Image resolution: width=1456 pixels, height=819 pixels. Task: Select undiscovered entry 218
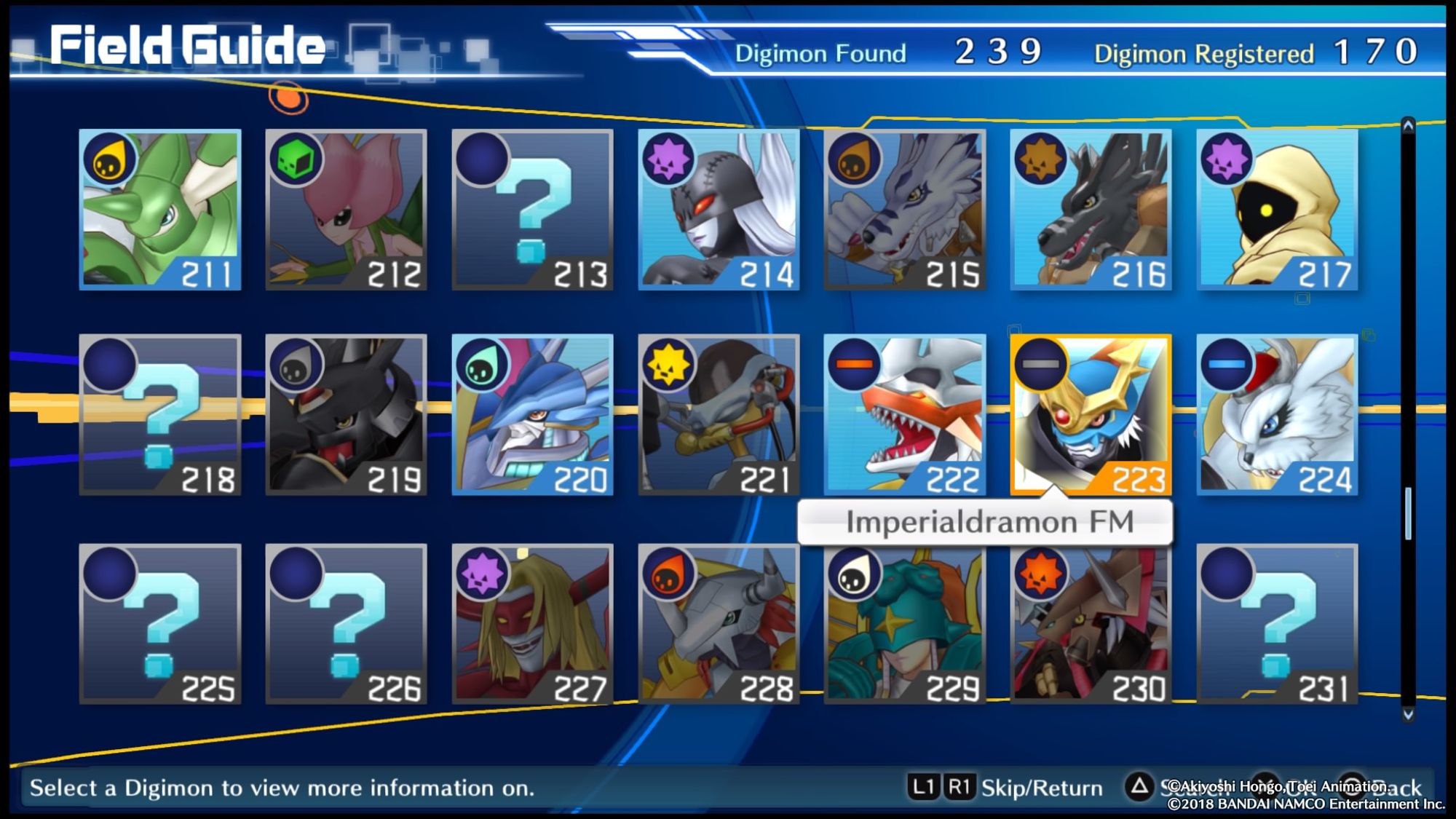pyautogui.click(x=160, y=415)
